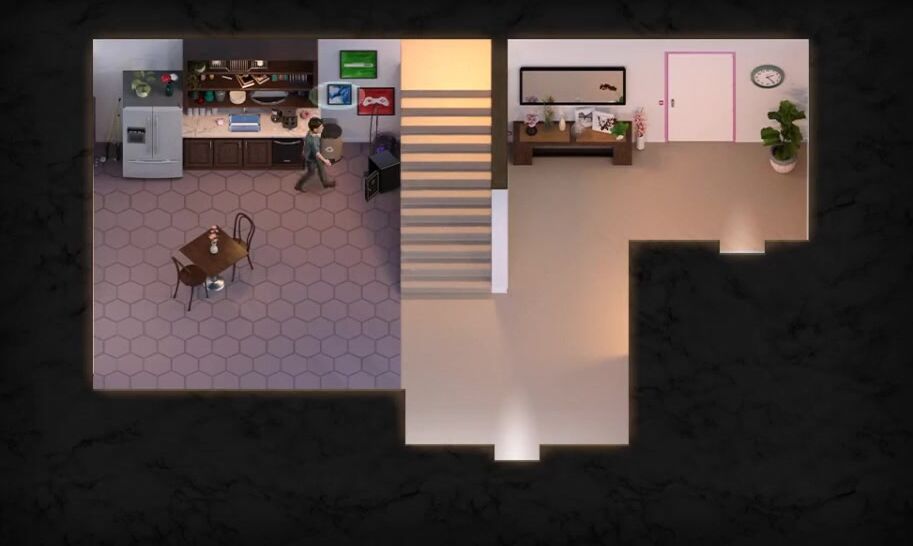Screen dimensions: 913x546
Task: Select the highlighted blue picture frame
Action: pos(340,95)
